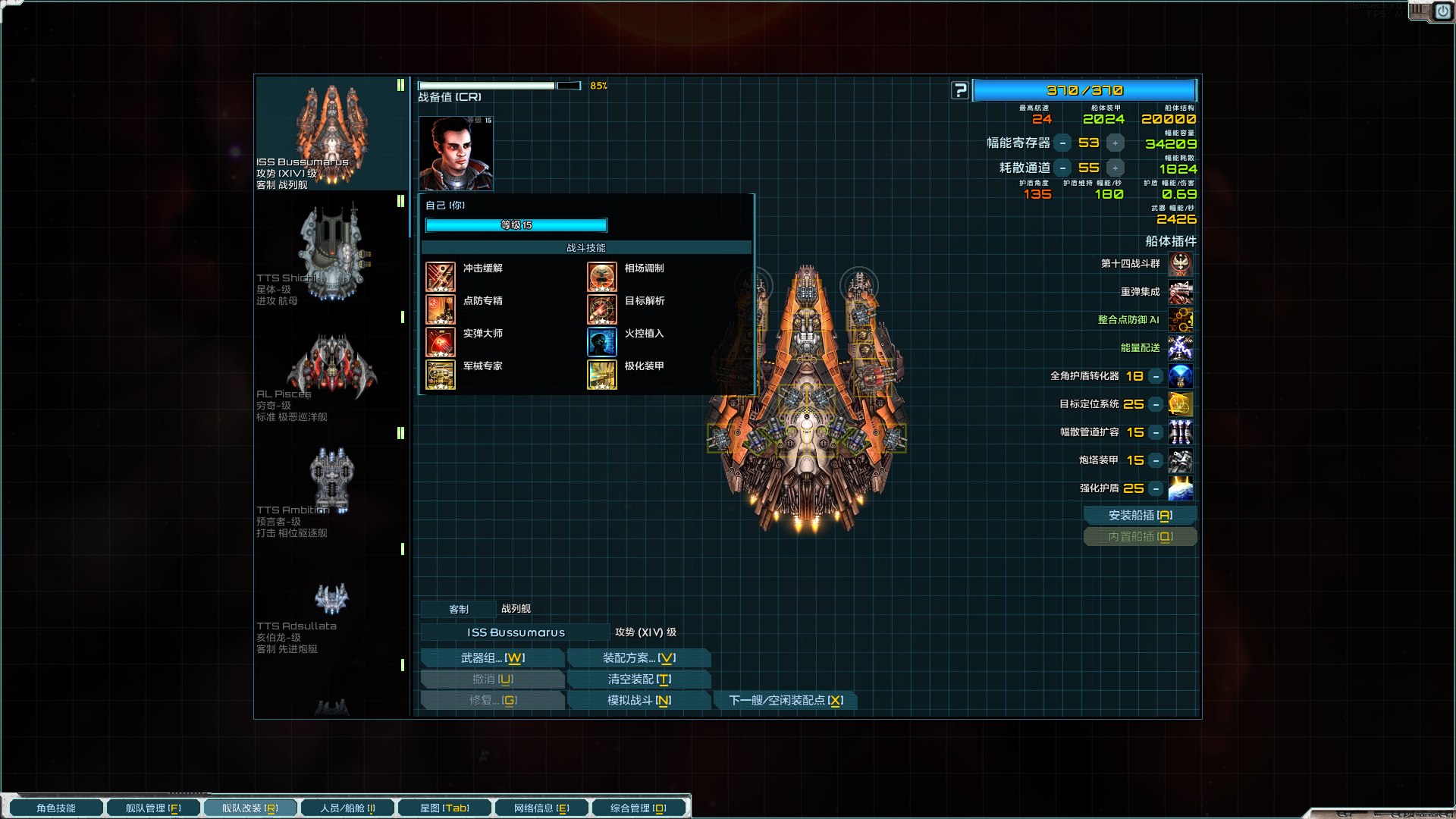Select the 极化装甲 skill icon
Viewport: 1456px width, 819px height.
coord(602,375)
